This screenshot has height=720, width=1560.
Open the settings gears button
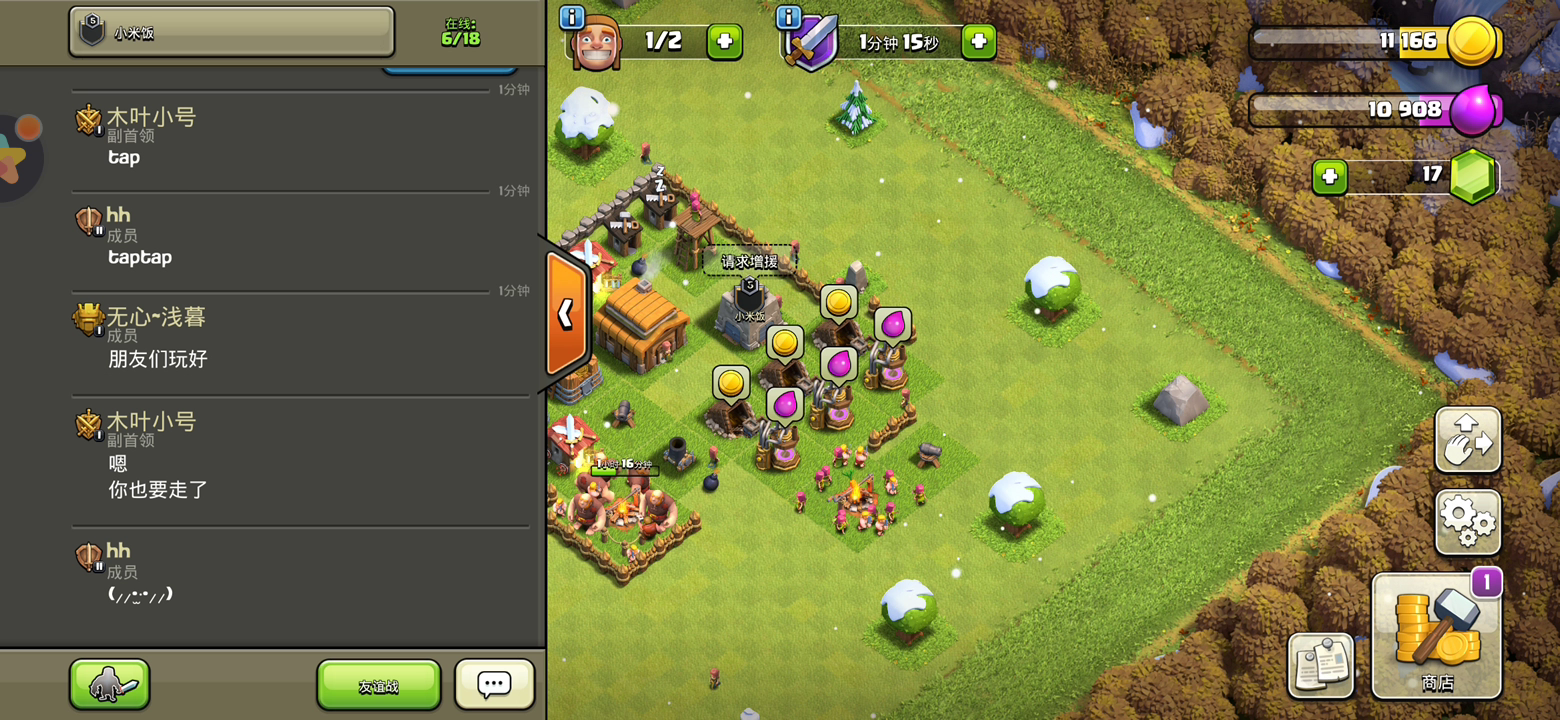[1467, 522]
